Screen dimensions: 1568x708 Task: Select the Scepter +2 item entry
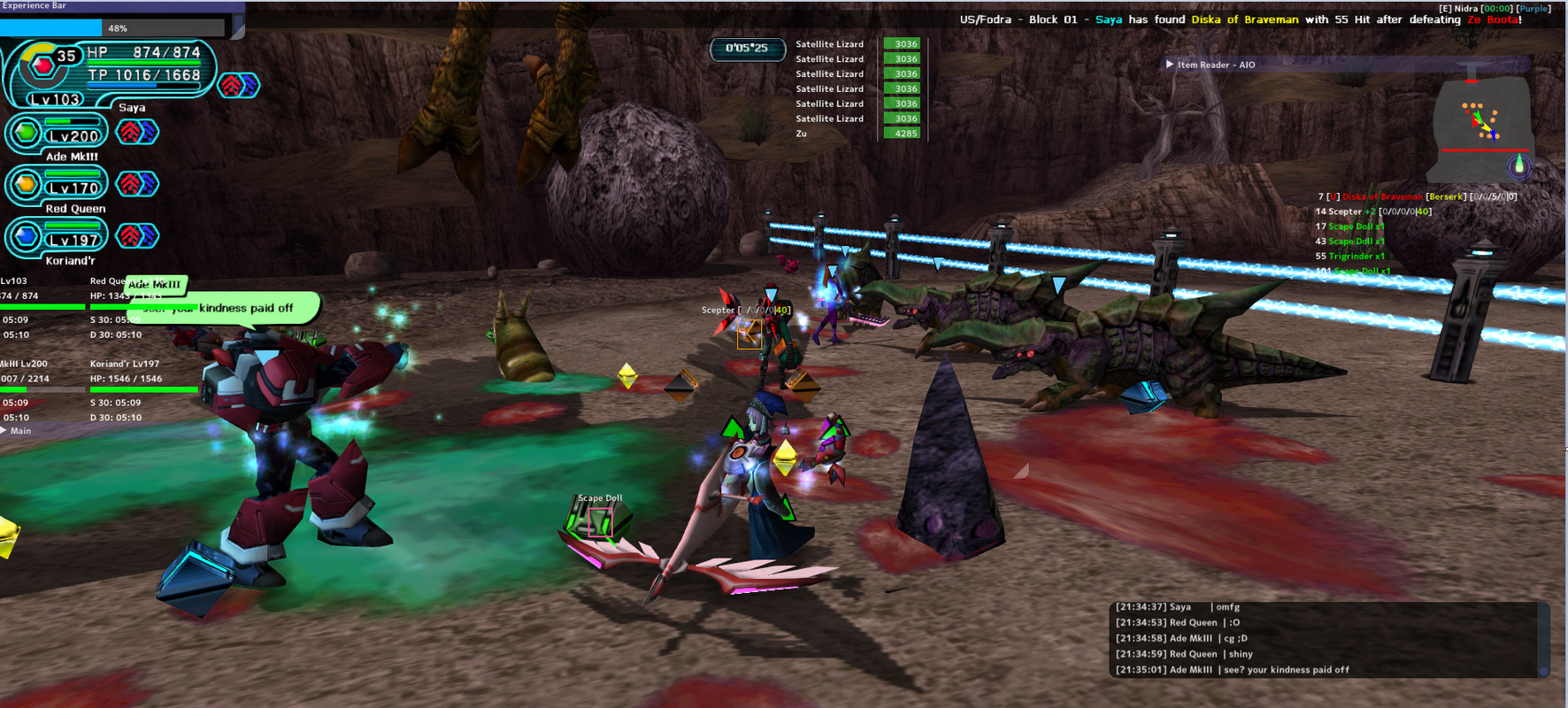pos(1372,212)
